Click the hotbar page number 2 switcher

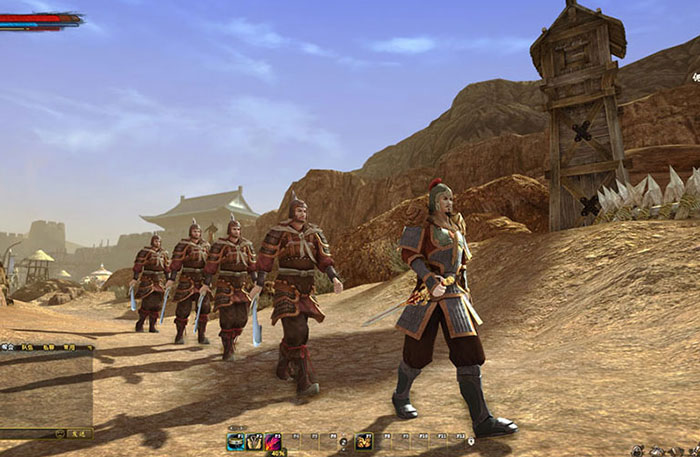(x=343, y=441)
